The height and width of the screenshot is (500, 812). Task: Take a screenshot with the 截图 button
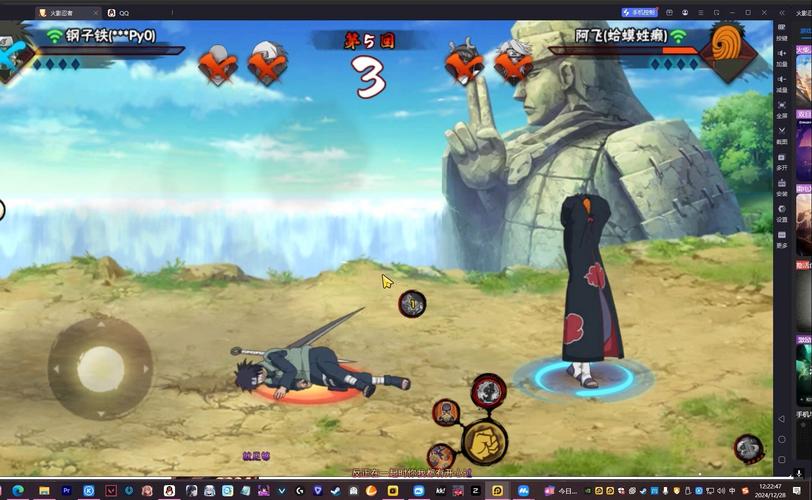click(x=782, y=135)
